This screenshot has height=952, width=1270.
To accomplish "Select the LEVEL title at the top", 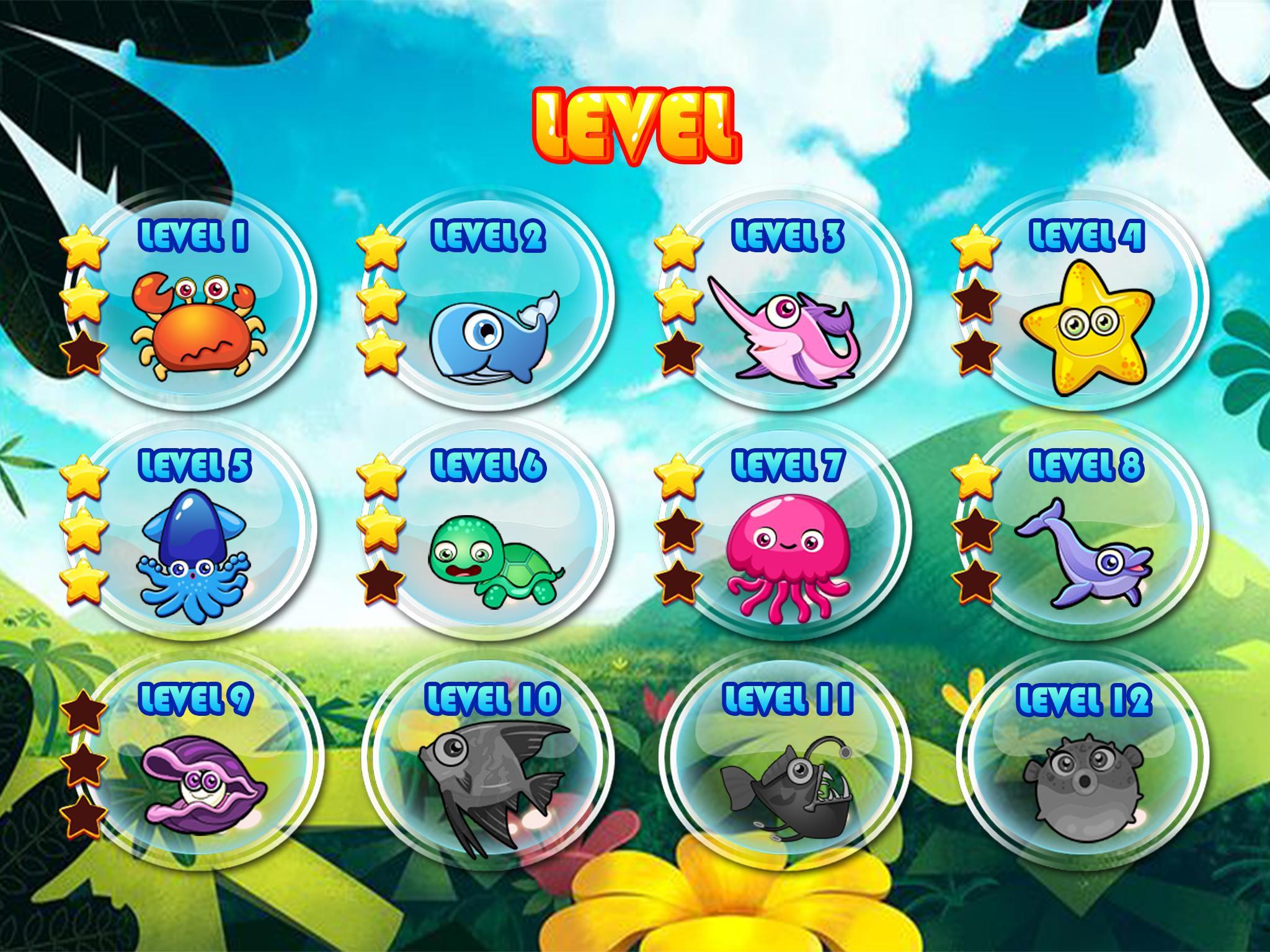I will [x=635, y=124].
